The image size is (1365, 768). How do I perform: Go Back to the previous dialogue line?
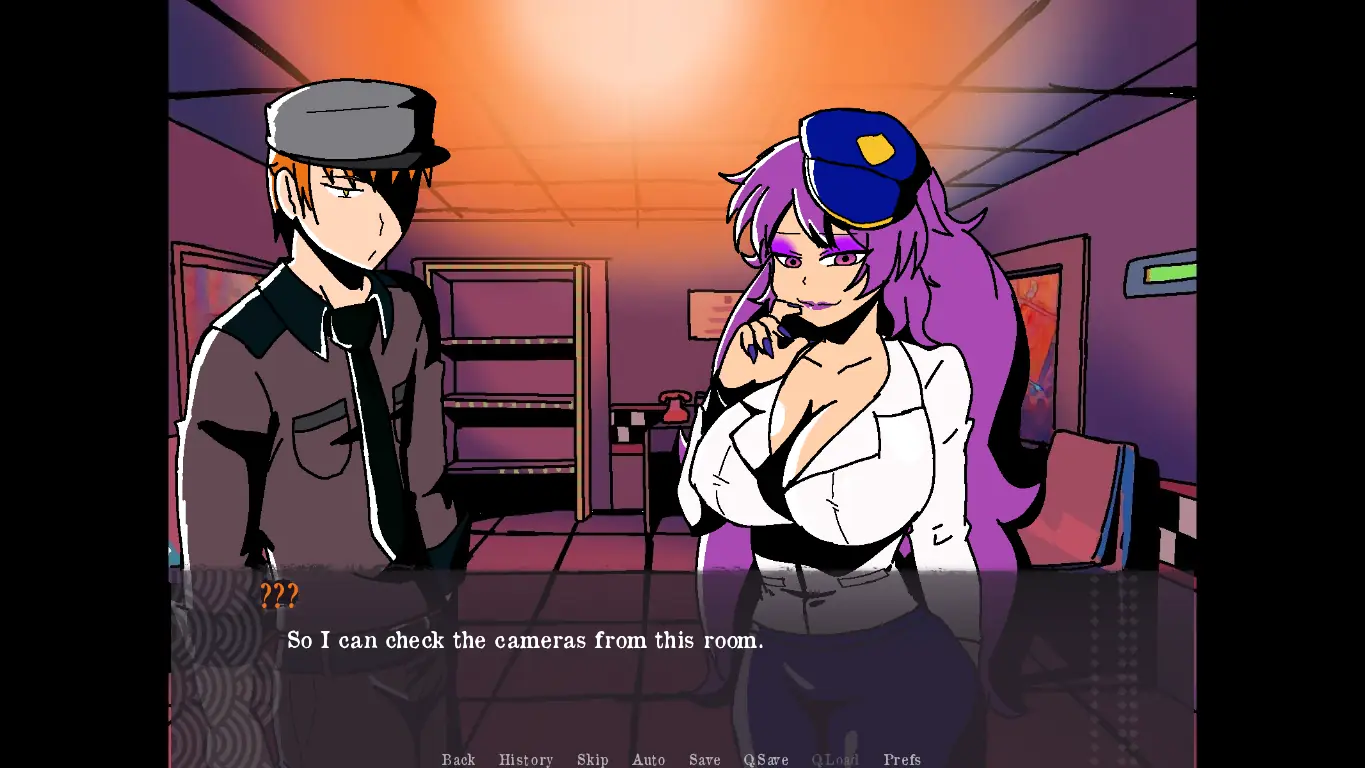pyautogui.click(x=458, y=760)
